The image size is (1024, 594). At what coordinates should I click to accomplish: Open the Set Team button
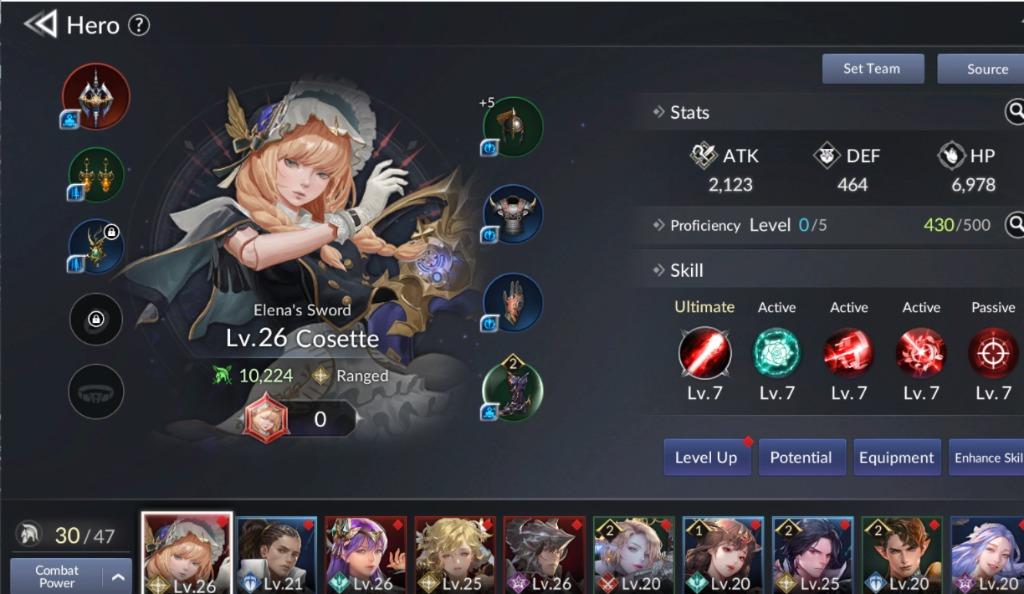(872, 69)
